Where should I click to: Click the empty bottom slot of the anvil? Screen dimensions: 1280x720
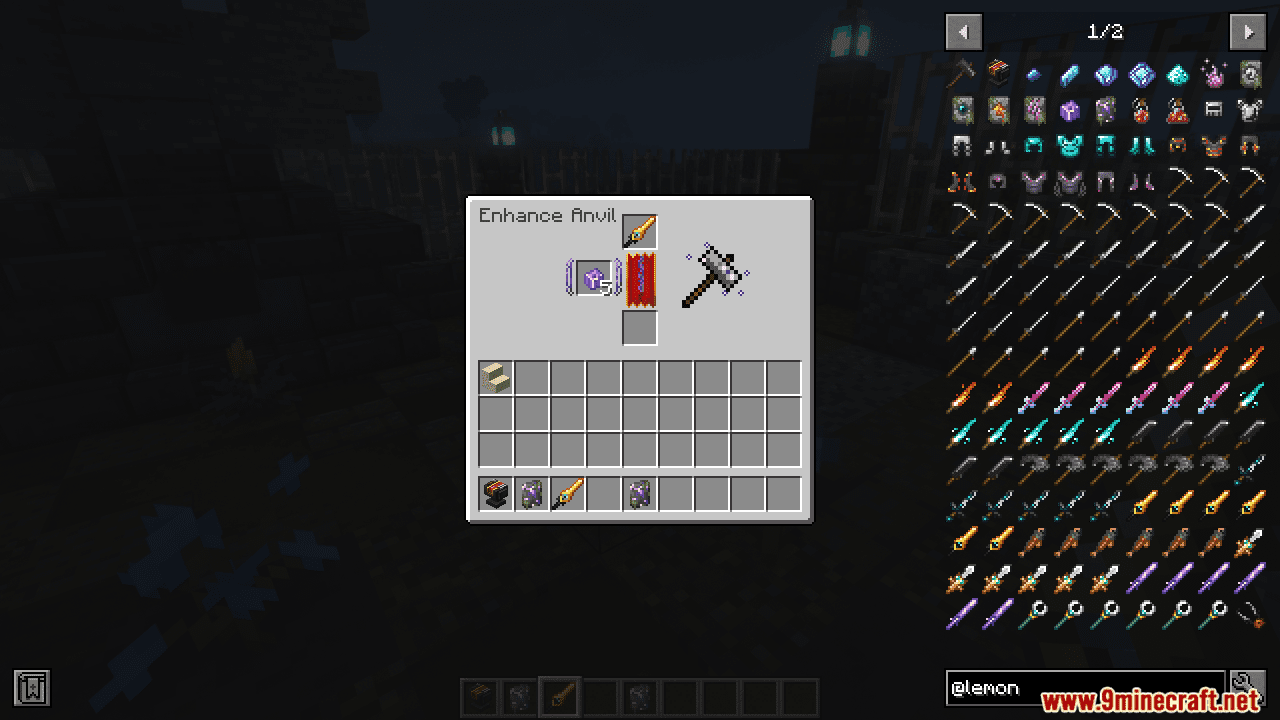(640, 327)
